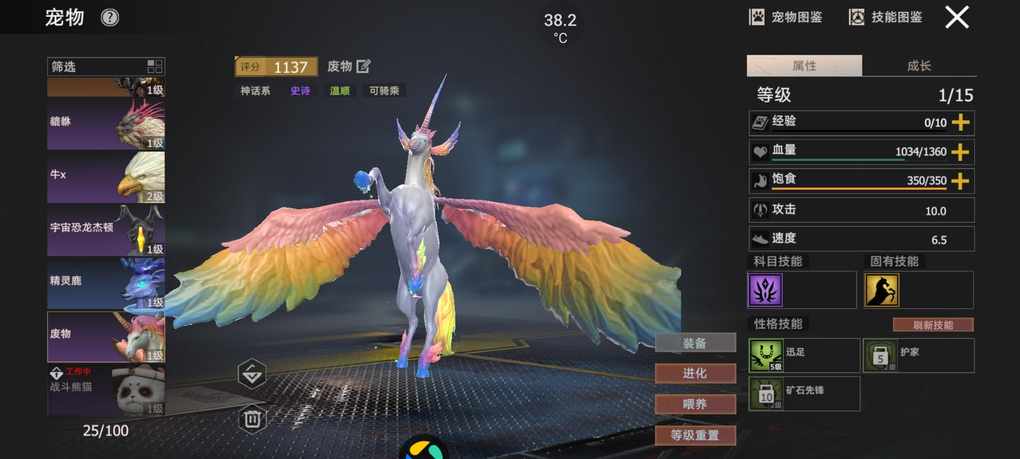Open the 筛选 filter control

tap(106, 67)
